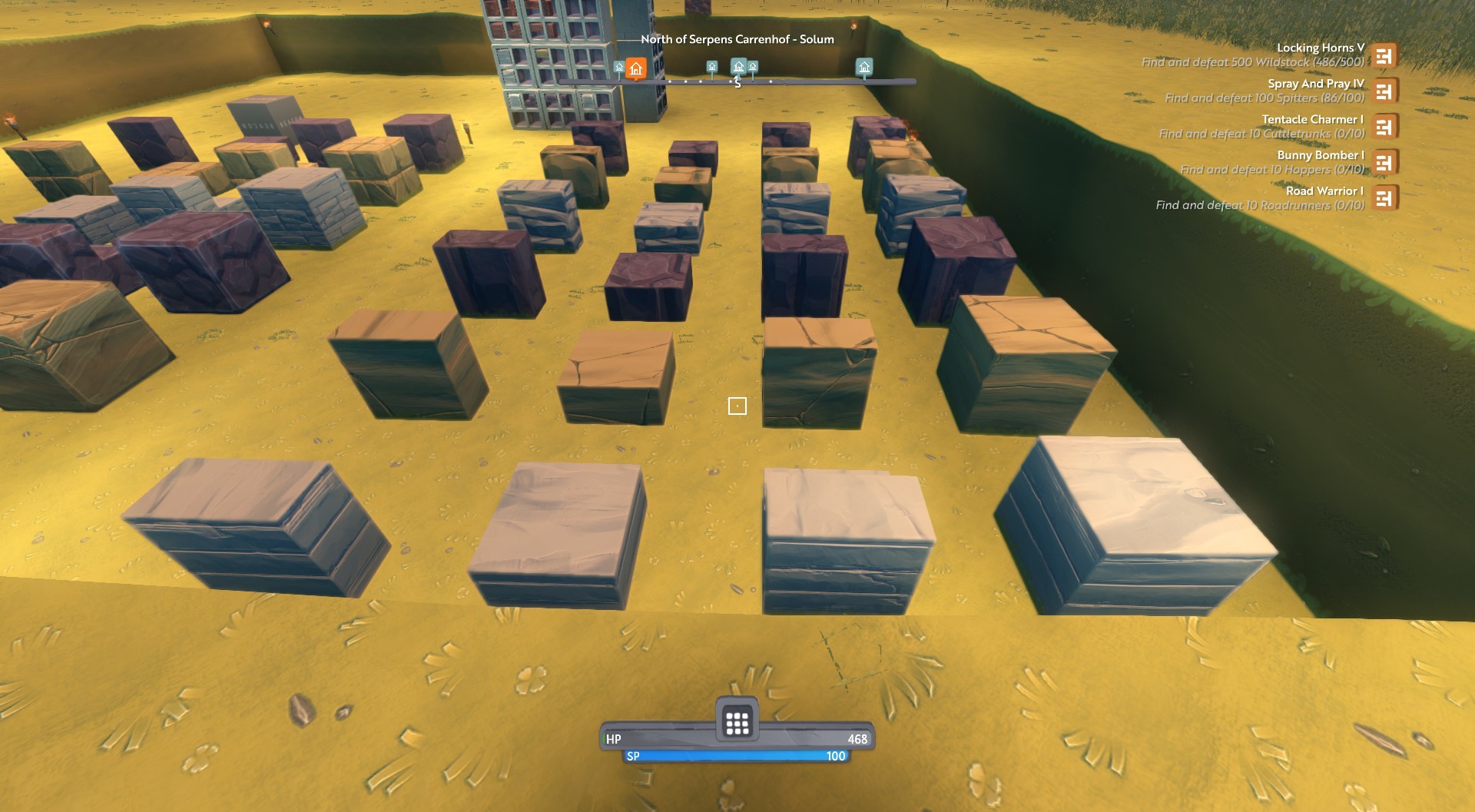Select the leftmost small house marker on the compass

click(619, 68)
